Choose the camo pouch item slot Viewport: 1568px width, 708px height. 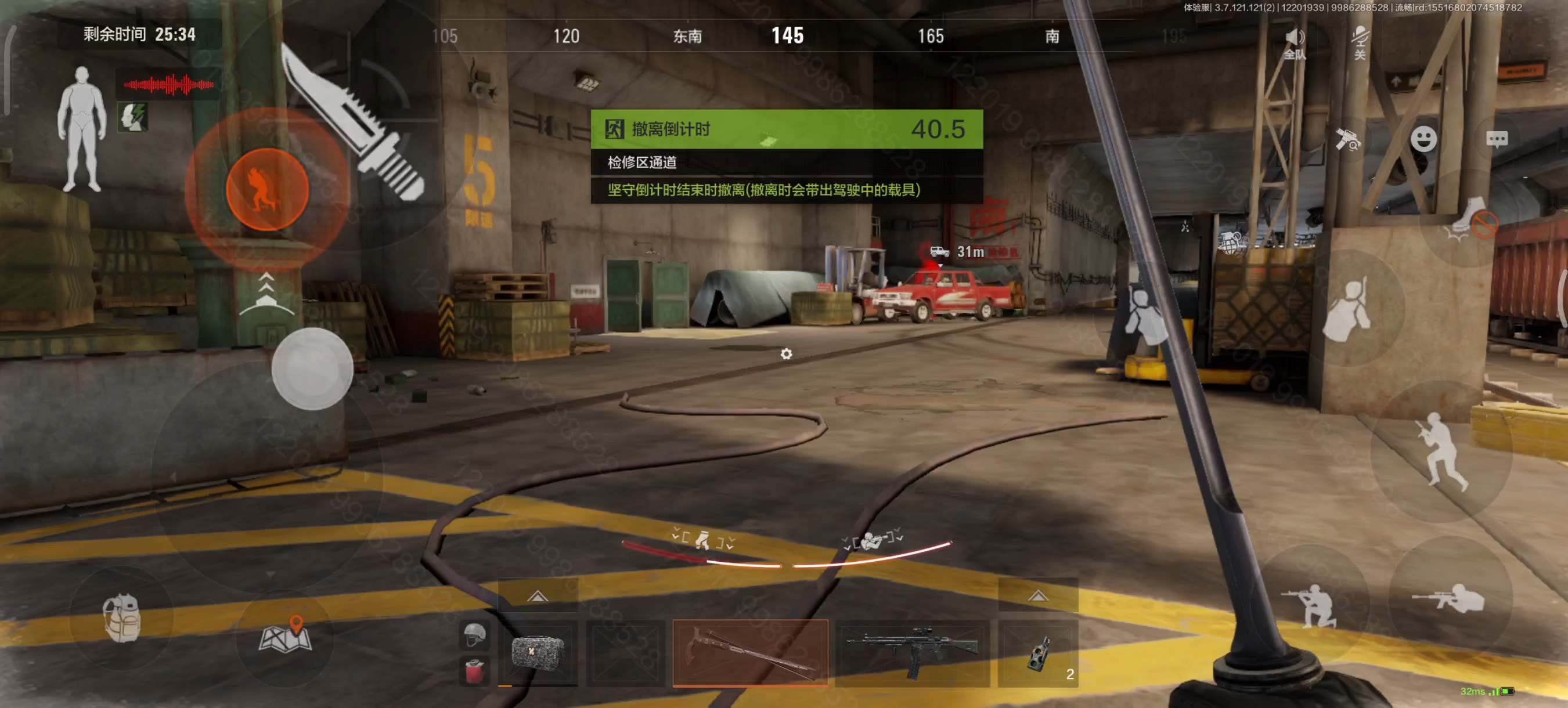click(x=538, y=653)
